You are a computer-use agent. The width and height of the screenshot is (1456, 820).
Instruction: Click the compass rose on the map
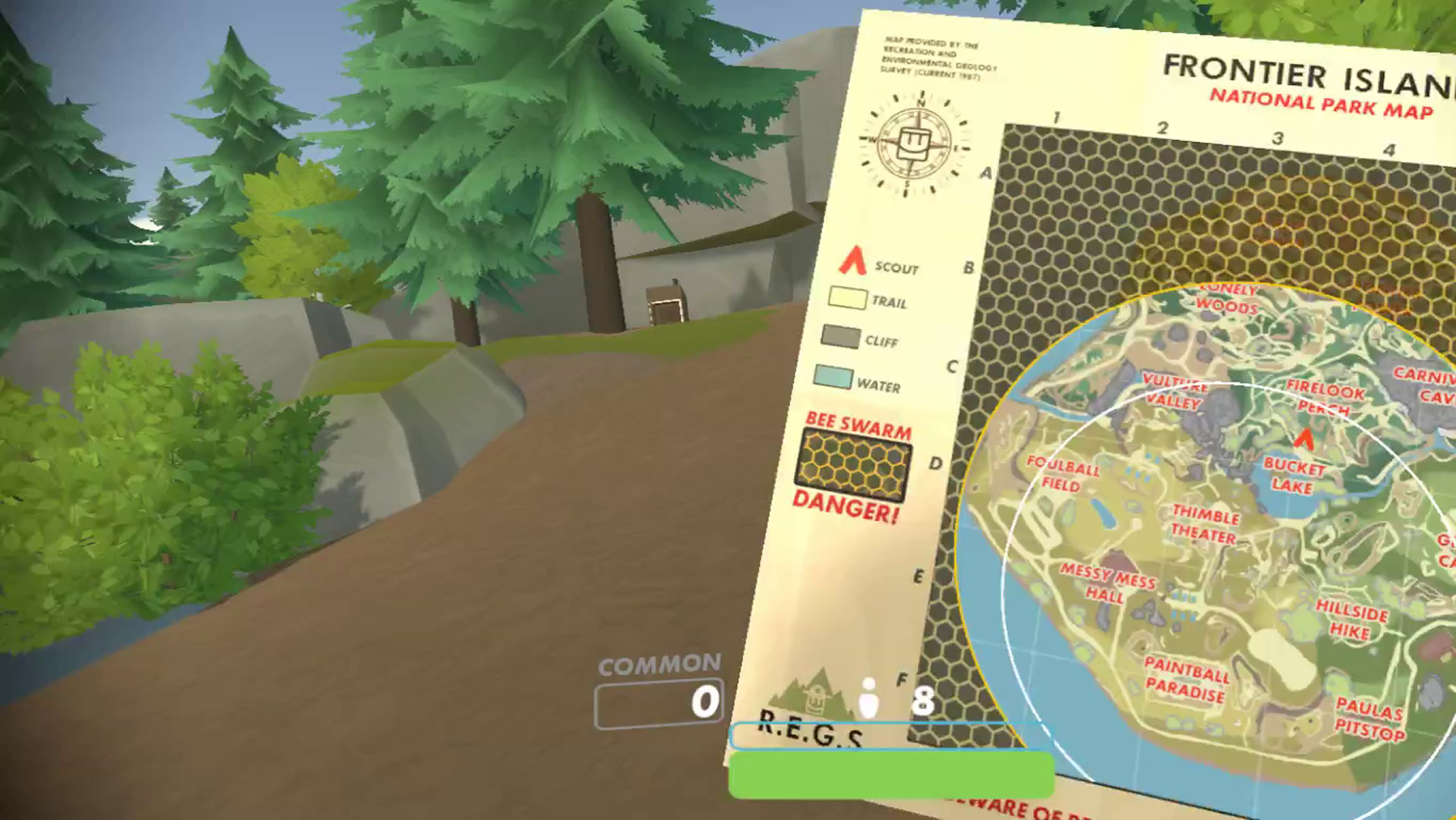coord(914,143)
